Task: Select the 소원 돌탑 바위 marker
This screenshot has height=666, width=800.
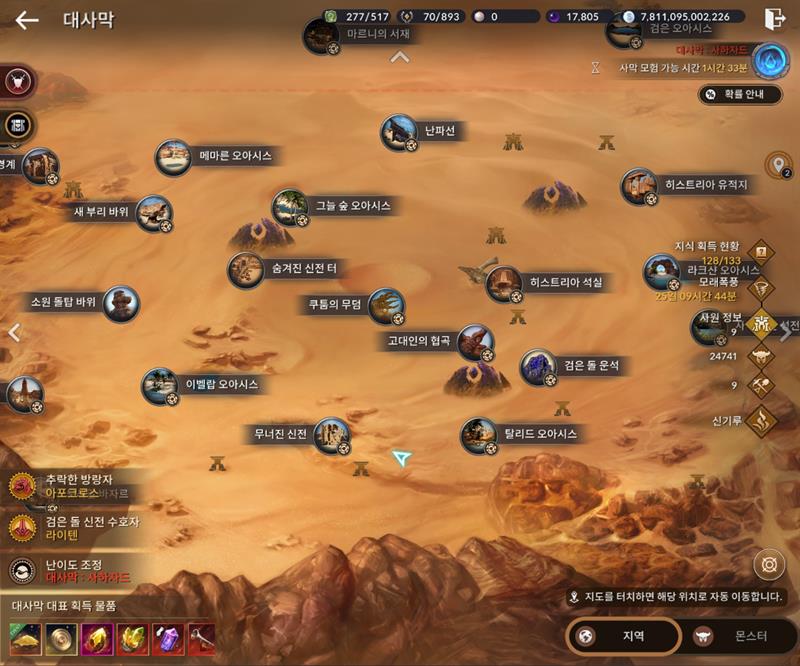Action: click(x=121, y=303)
